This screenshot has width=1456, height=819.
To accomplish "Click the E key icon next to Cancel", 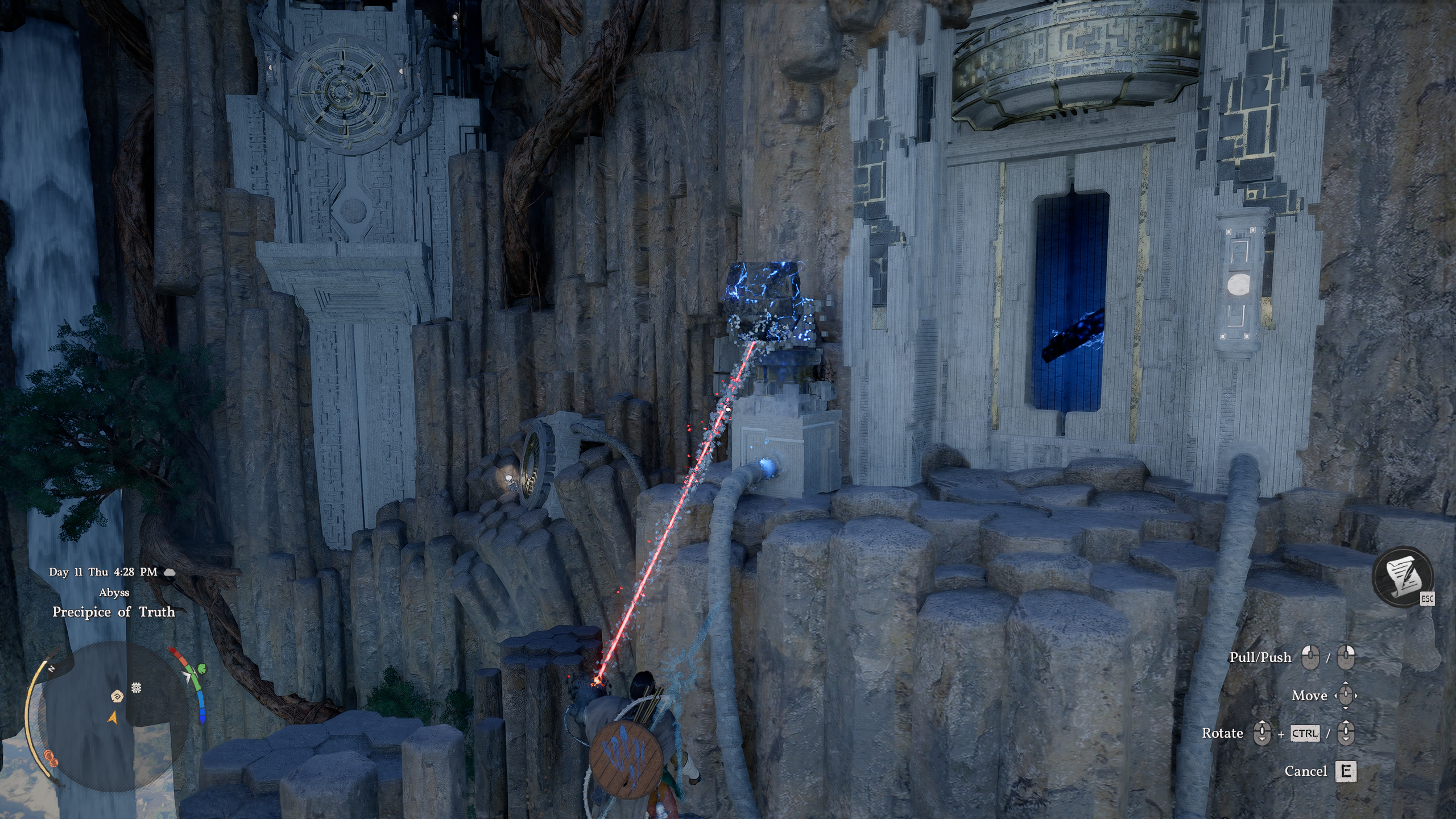I will pyautogui.click(x=1346, y=772).
